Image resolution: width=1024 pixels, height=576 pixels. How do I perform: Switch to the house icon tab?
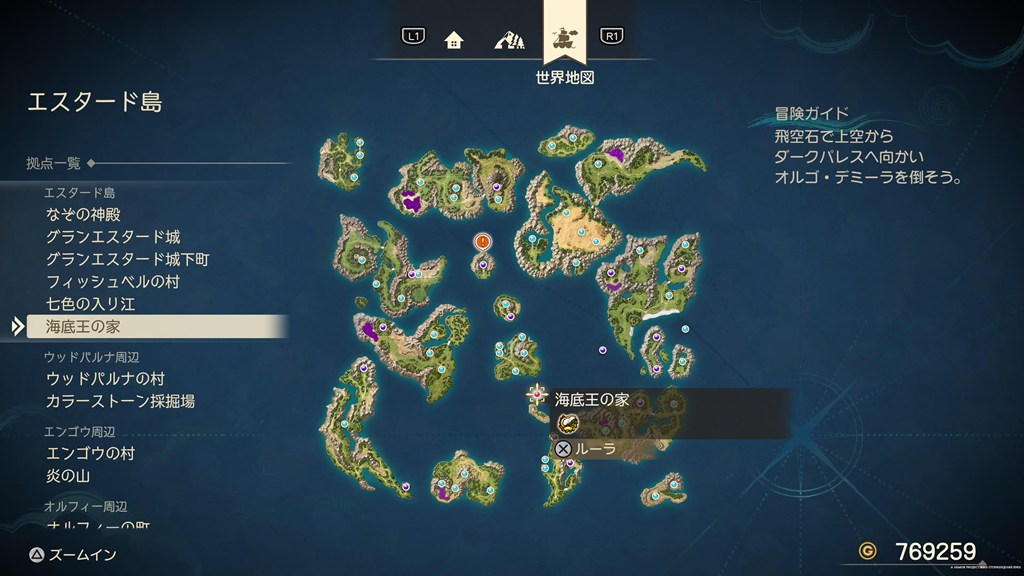click(x=454, y=40)
